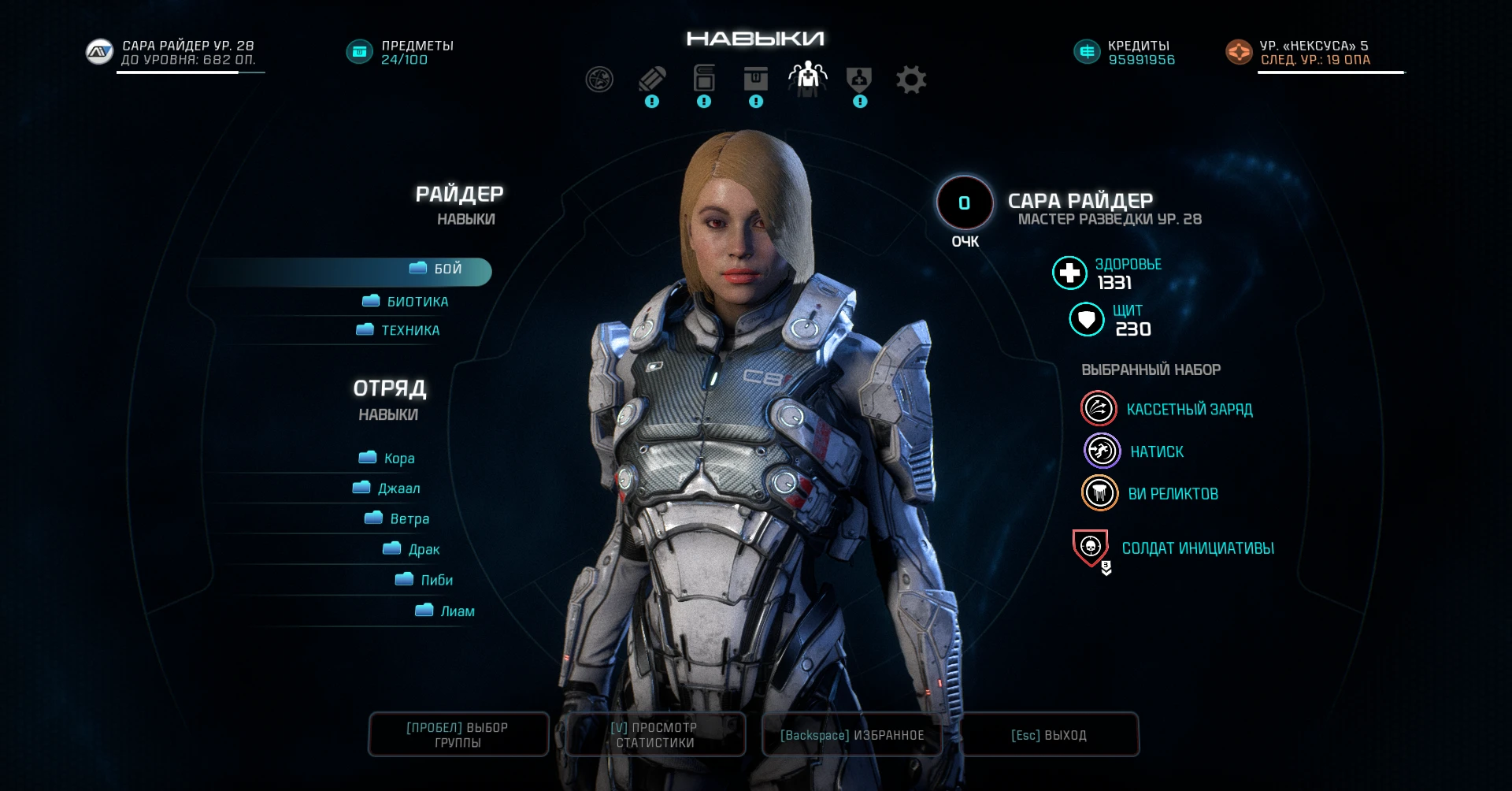Click the КАССЕТНЫЙ ЗАРЯД skill icon
Screen dimensions: 1512x791
[x=1099, y=408]
